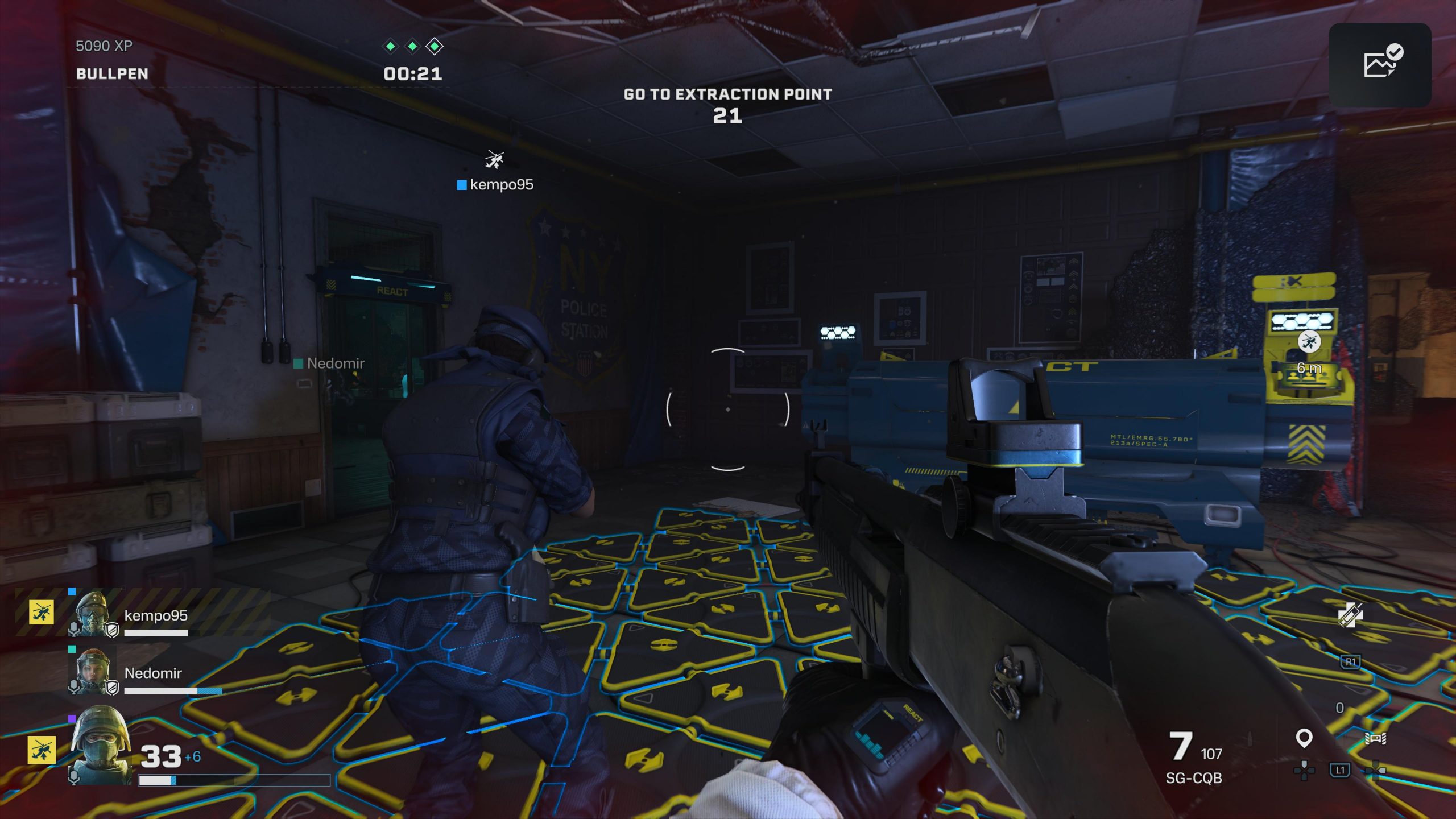Click the Go To Extraction Point objective
The image size is (1456, 819).
point(727,94)
